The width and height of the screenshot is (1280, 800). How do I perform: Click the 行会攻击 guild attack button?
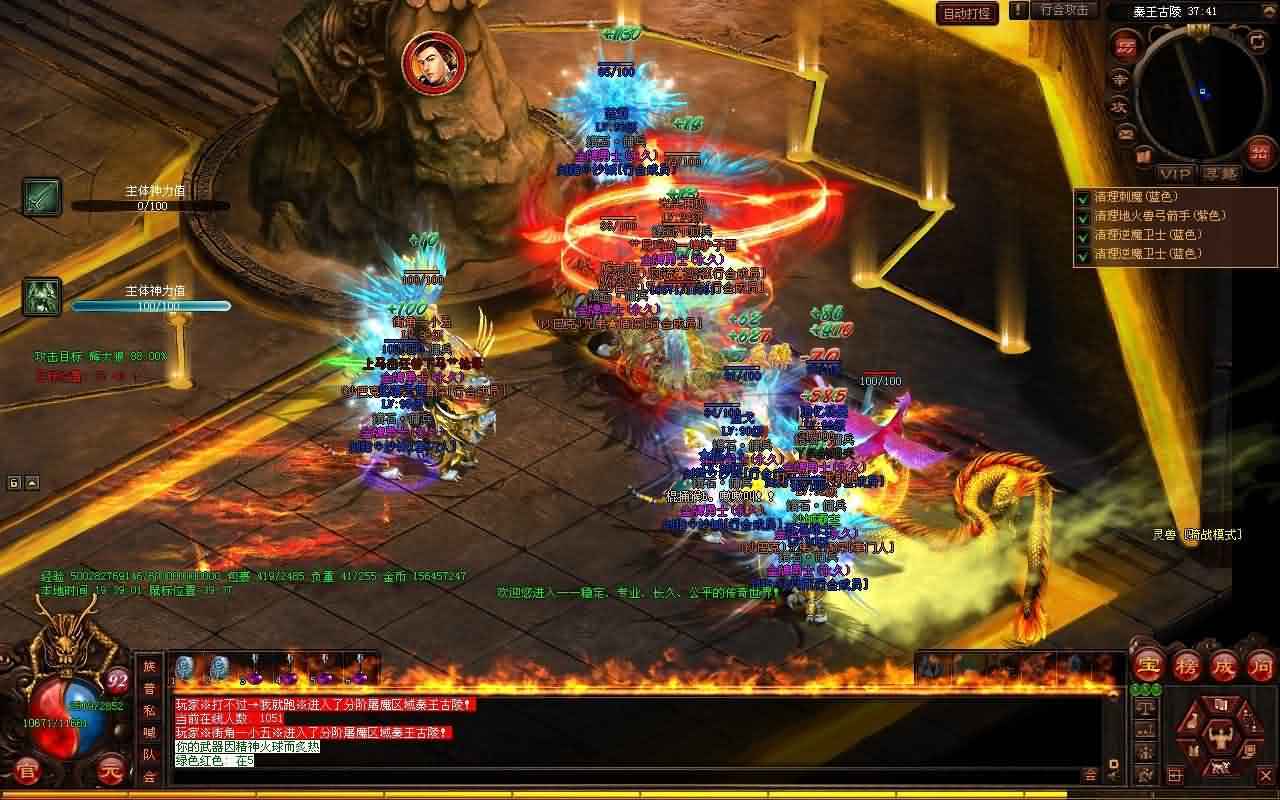coord(1064,10)
